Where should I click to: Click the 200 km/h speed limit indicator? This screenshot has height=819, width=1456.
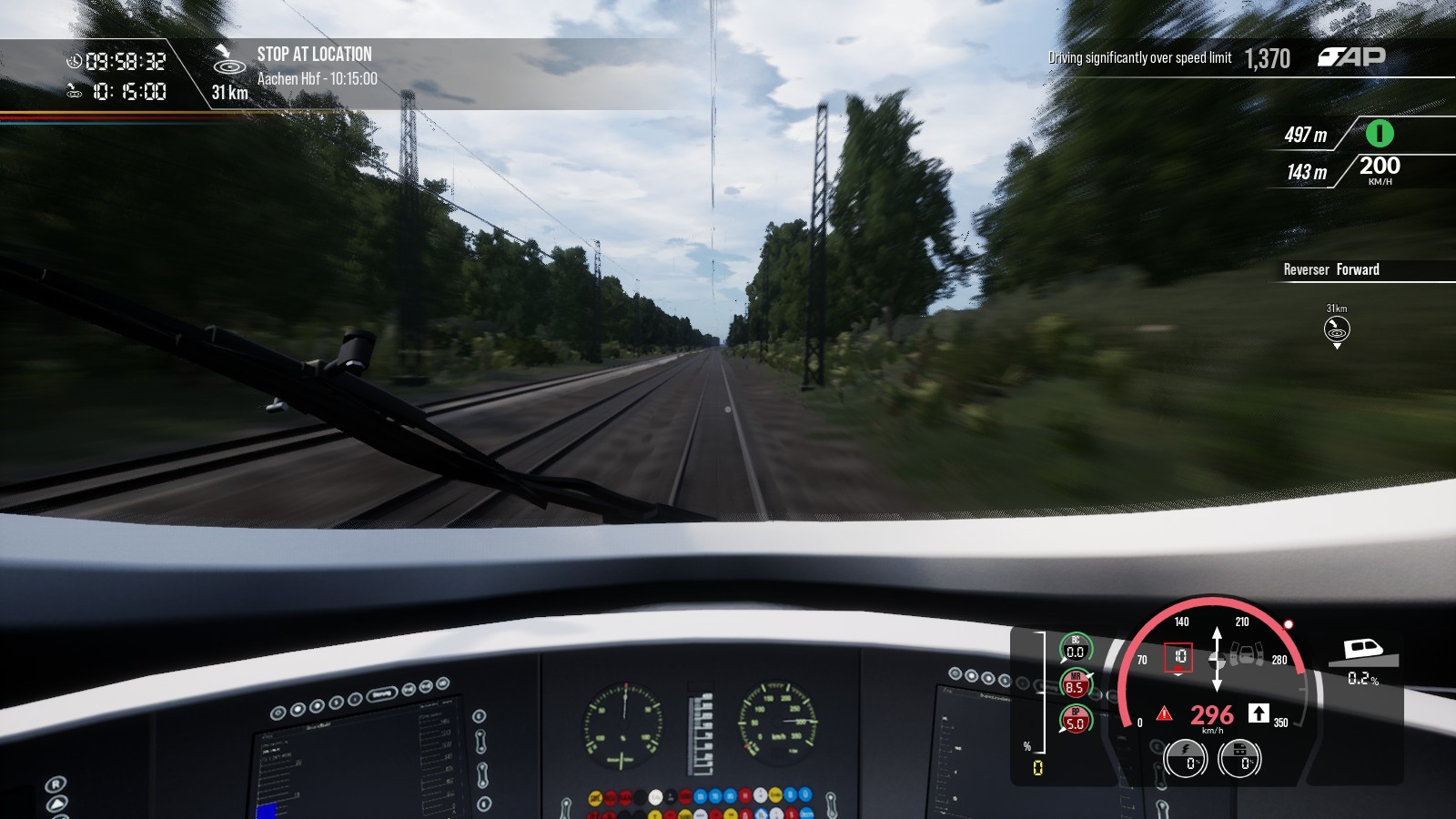pyautogui.click(x=1380, y=168)
